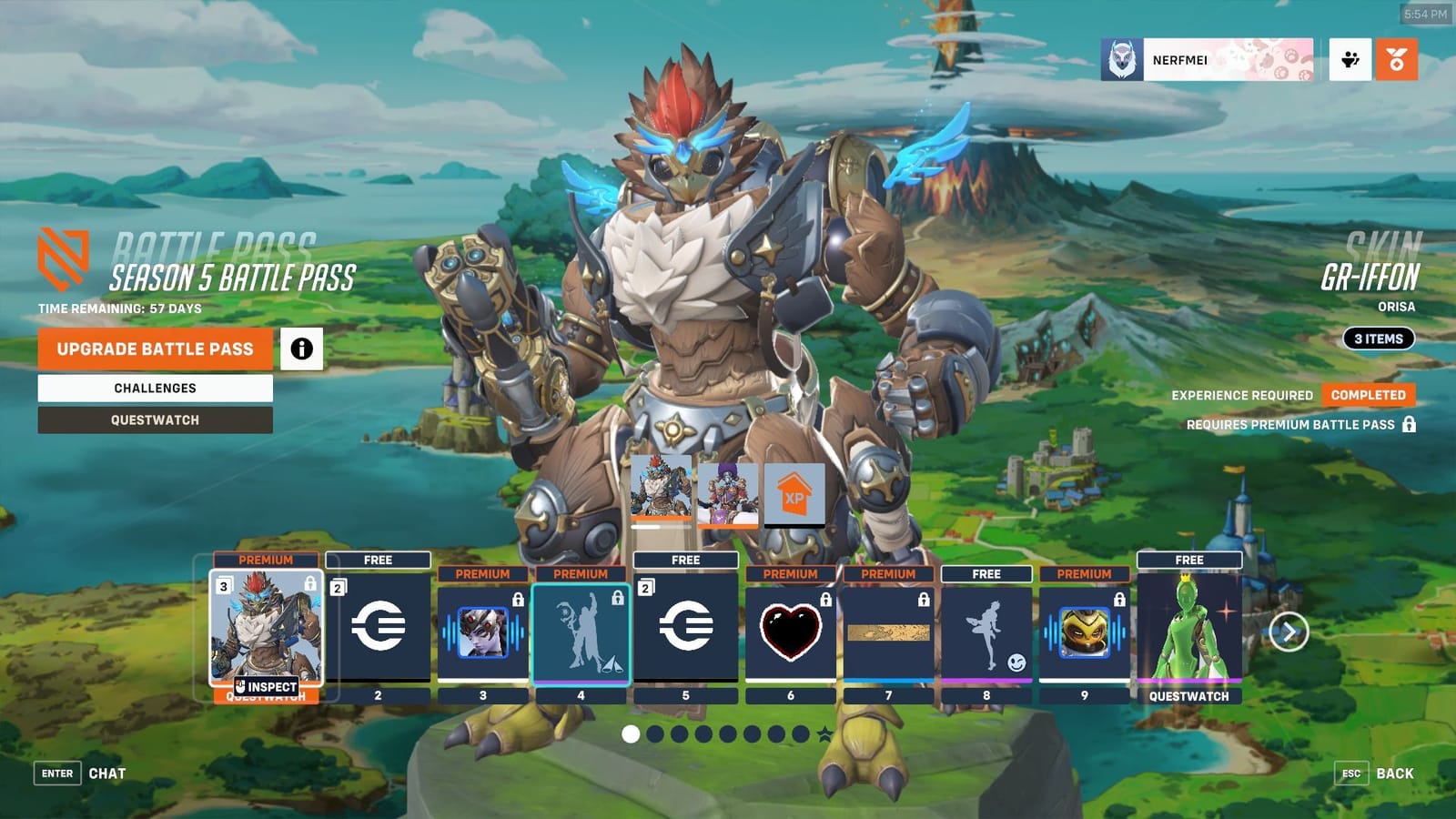The image size is (1456, 819).
Task: Click the Upgrade Battle Pass button
Action: click(x=154, y=349)
